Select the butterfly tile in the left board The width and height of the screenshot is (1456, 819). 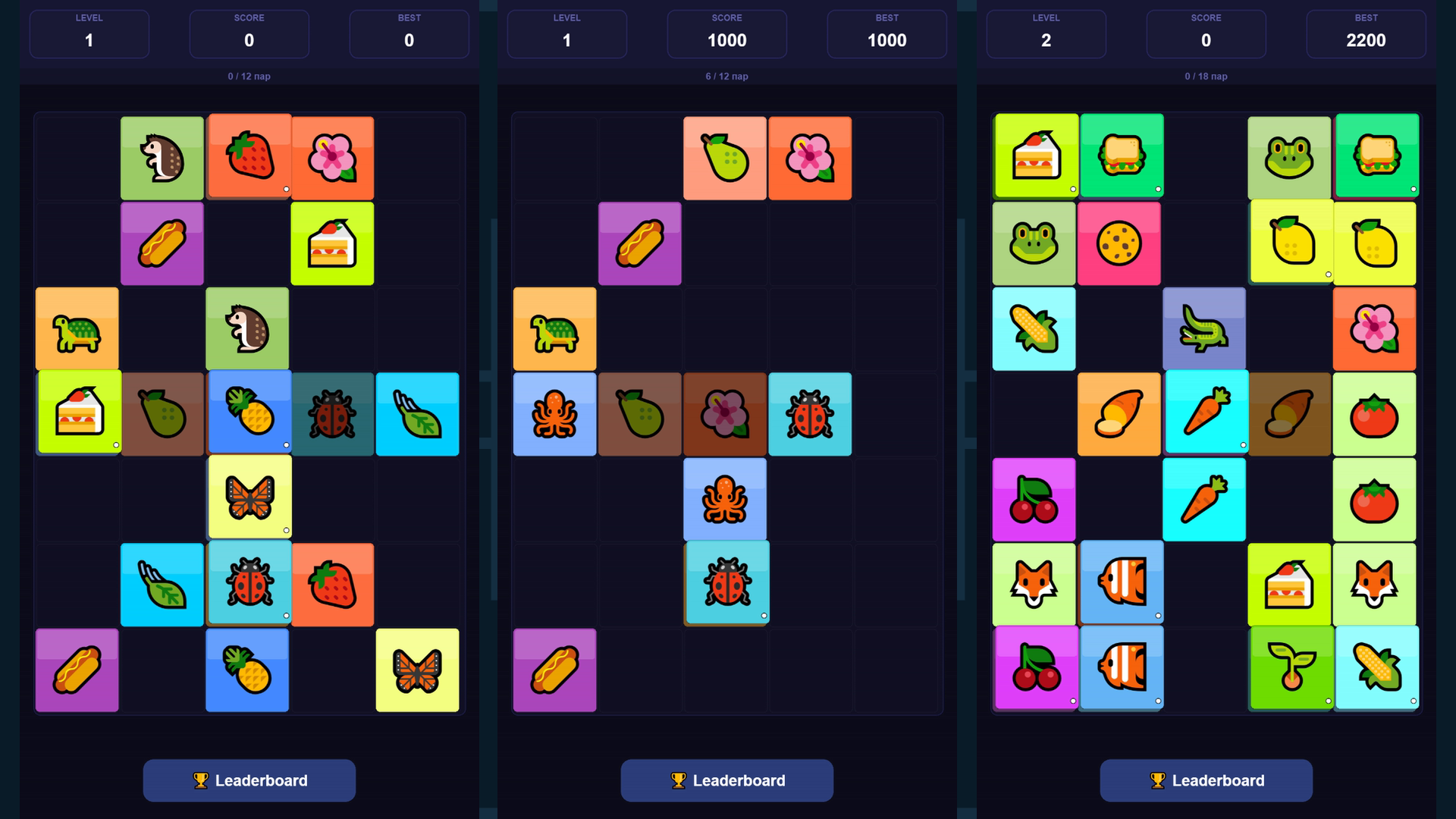[x=248, y=498]
